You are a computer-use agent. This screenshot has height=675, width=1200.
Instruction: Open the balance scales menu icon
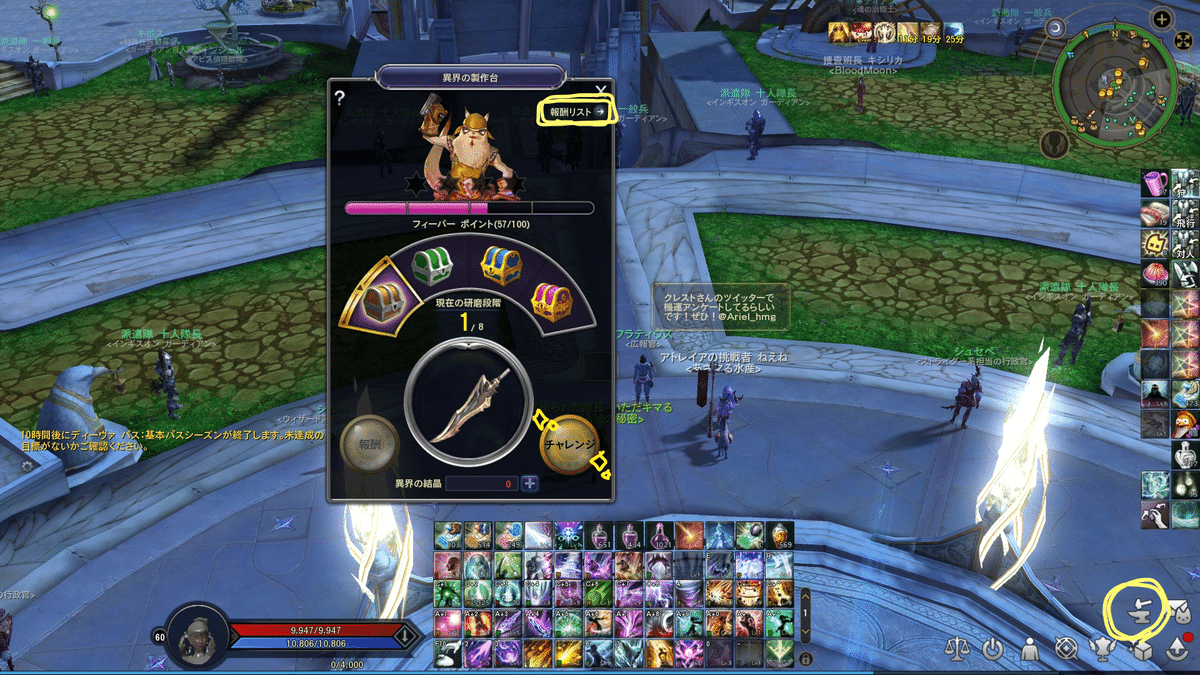pyautogui.click(x=958, y=648)
